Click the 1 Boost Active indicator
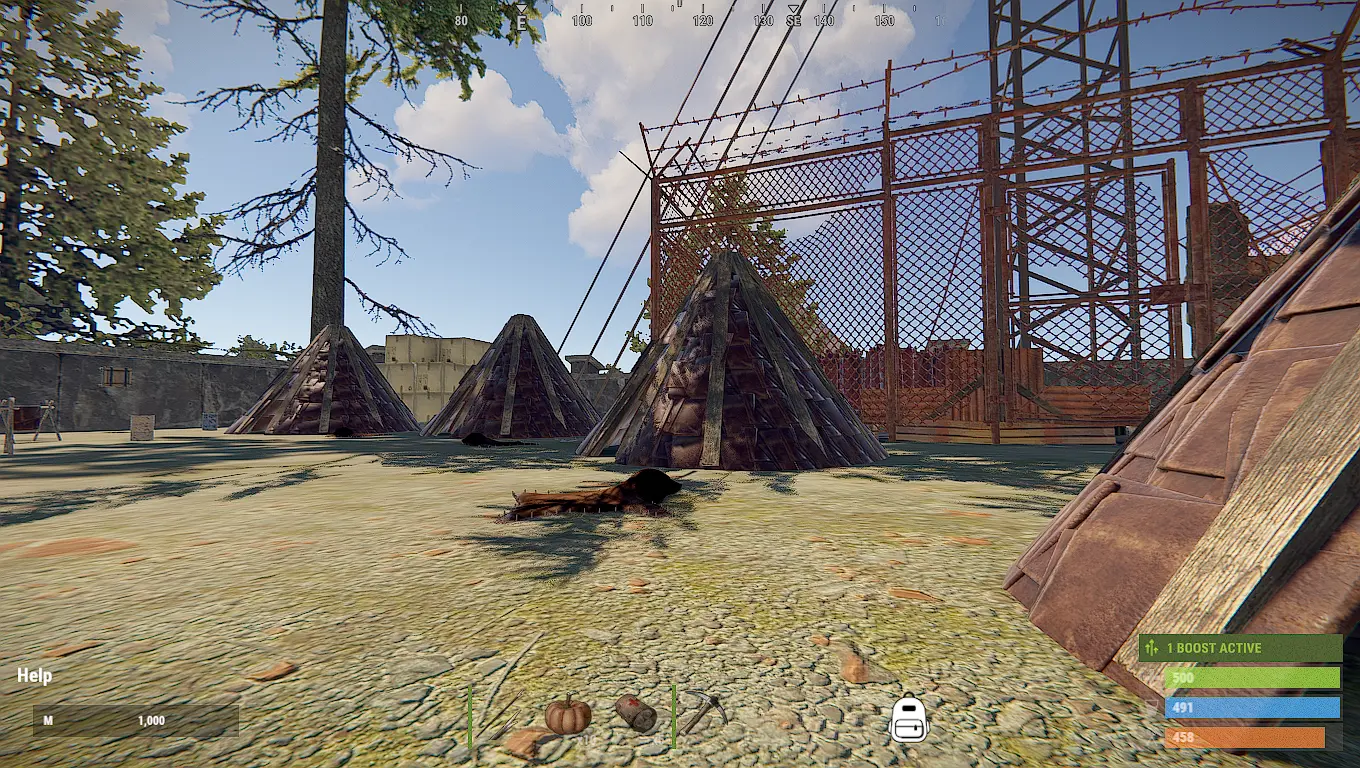1360x768 pixels. coord(1240,648)
